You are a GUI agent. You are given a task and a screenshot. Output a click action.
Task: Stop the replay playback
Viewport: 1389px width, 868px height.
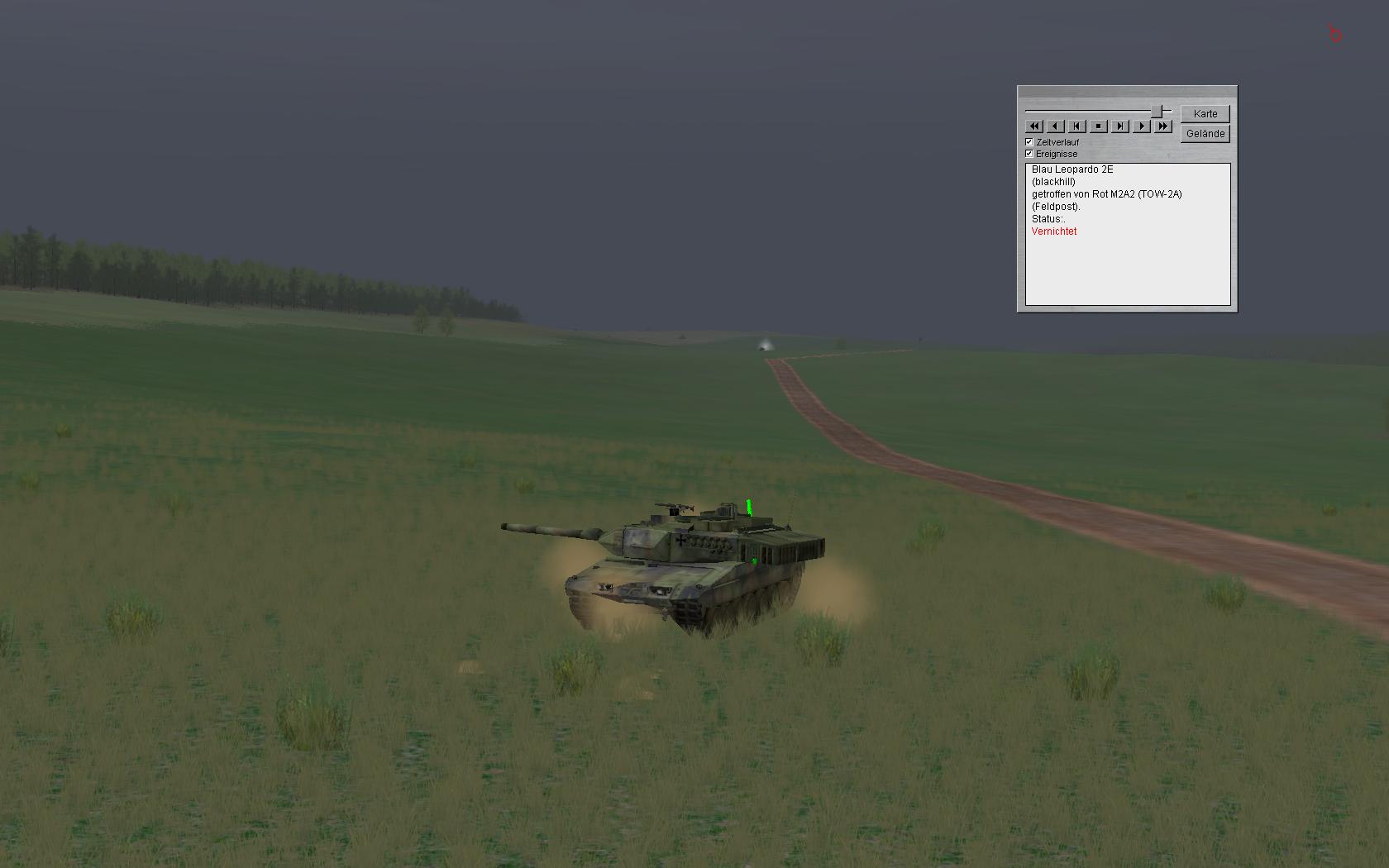coord(1099,126)
